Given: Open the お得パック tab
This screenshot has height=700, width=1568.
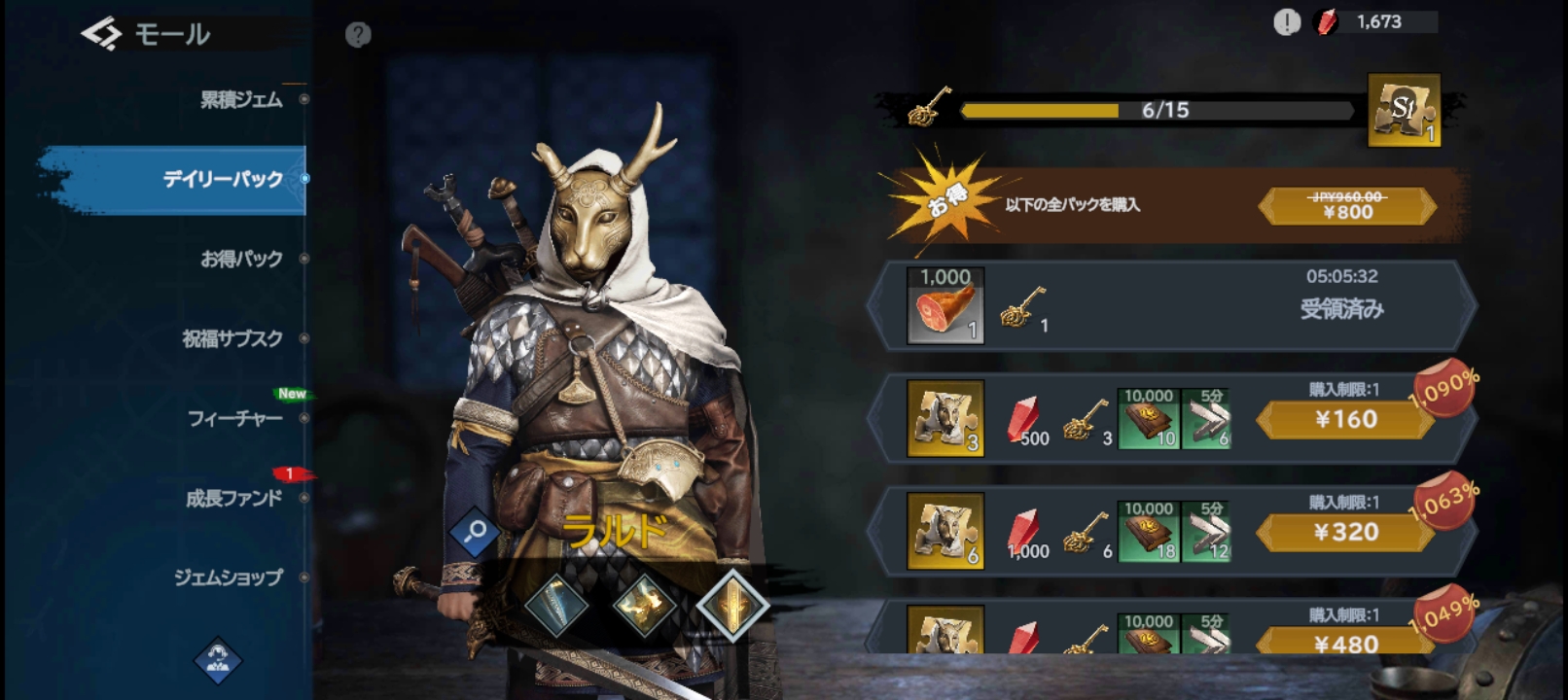Looking at the screenshot, I should (241, 259).
